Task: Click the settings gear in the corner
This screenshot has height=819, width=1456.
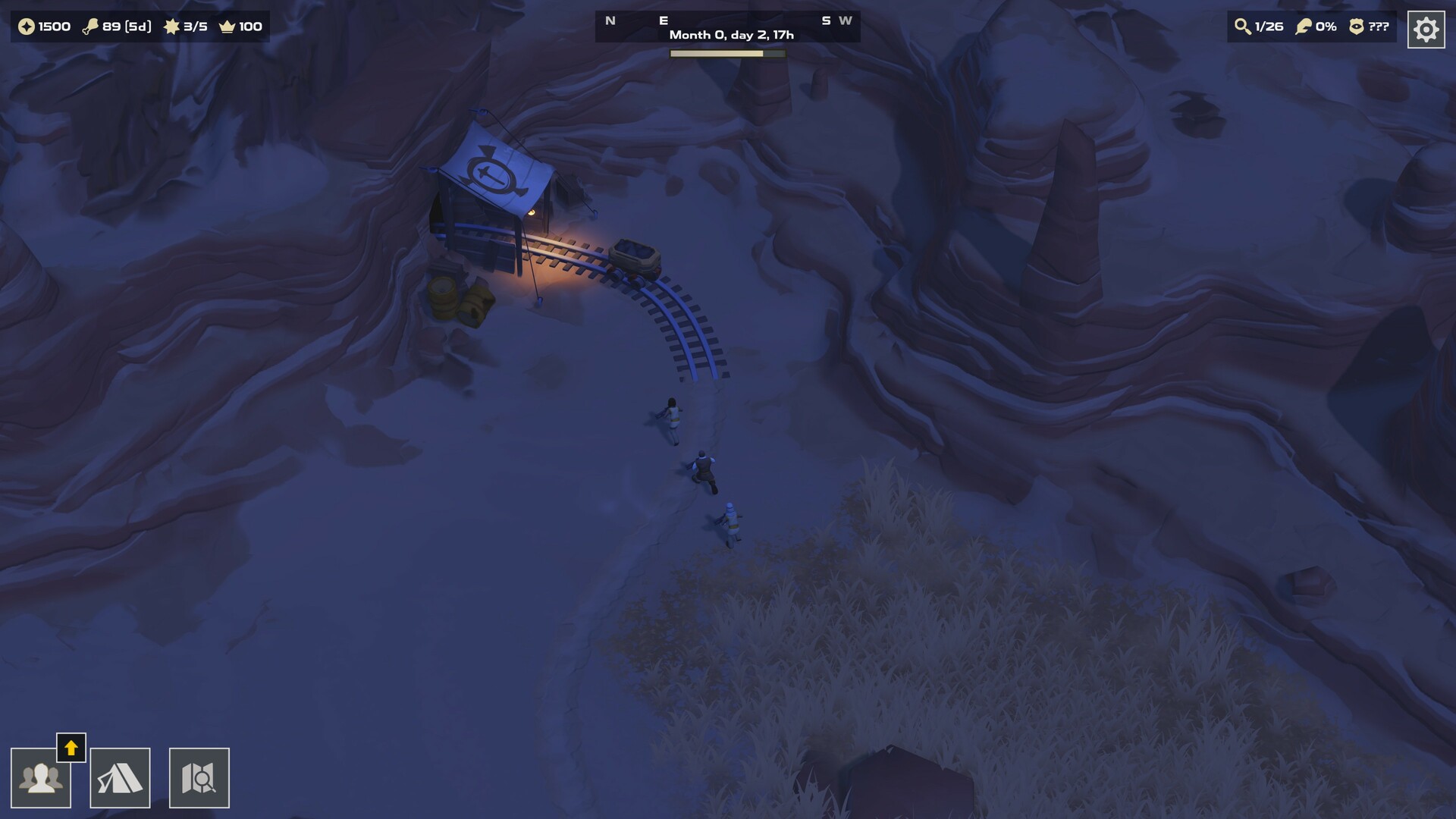Action: (x=1426, y=29)
